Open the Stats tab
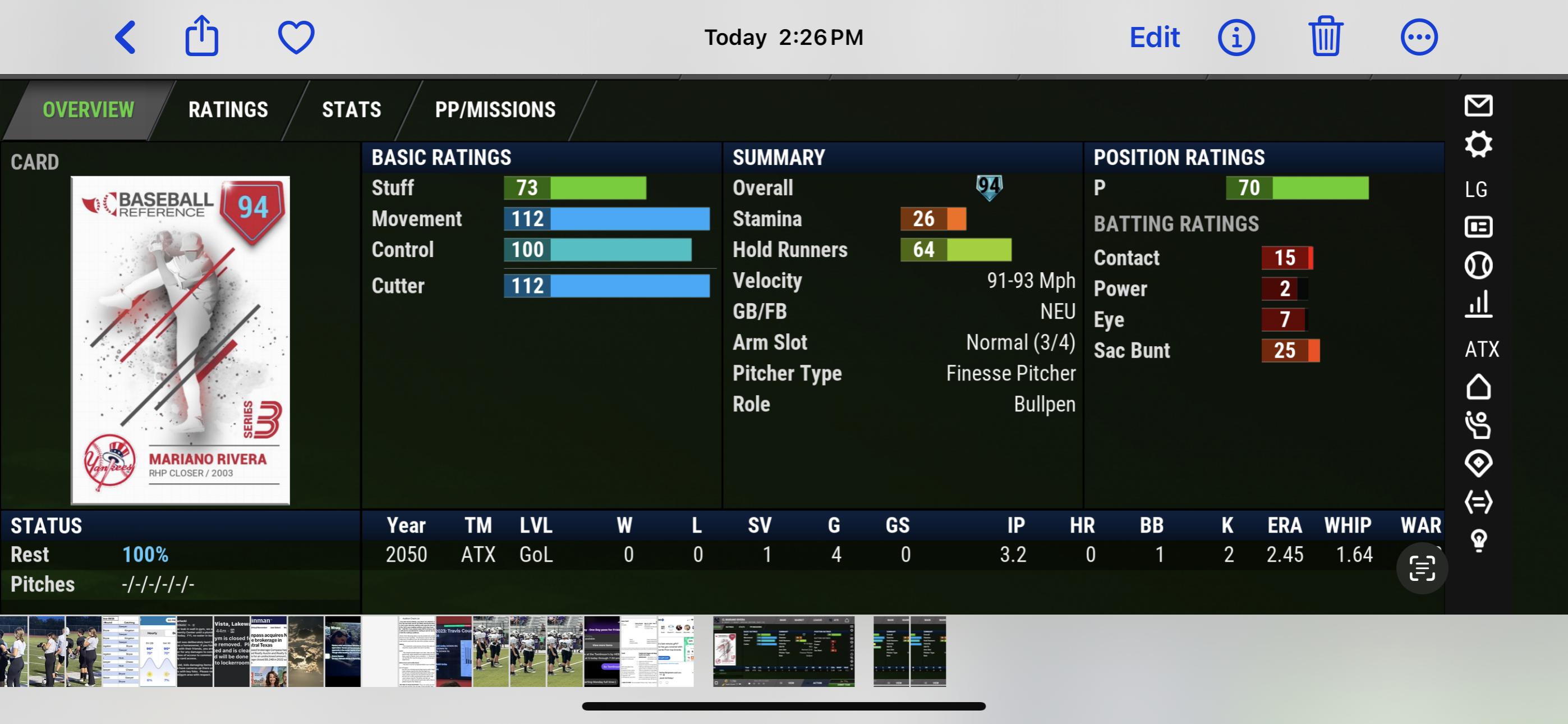The height and width of the screenshot is (724, 1568). pos(351,109)
